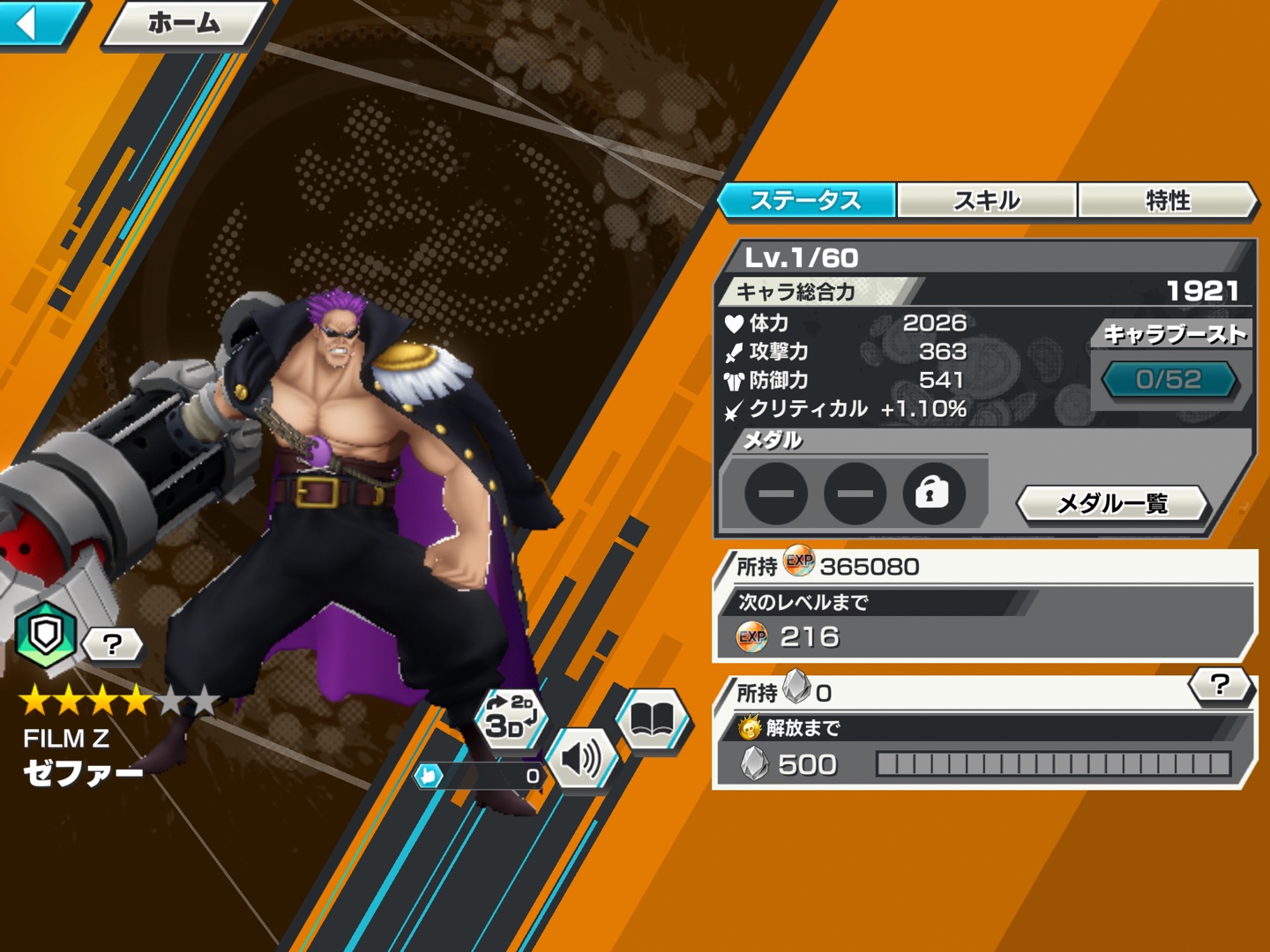Select the locked medal slot

pos(933,493)
